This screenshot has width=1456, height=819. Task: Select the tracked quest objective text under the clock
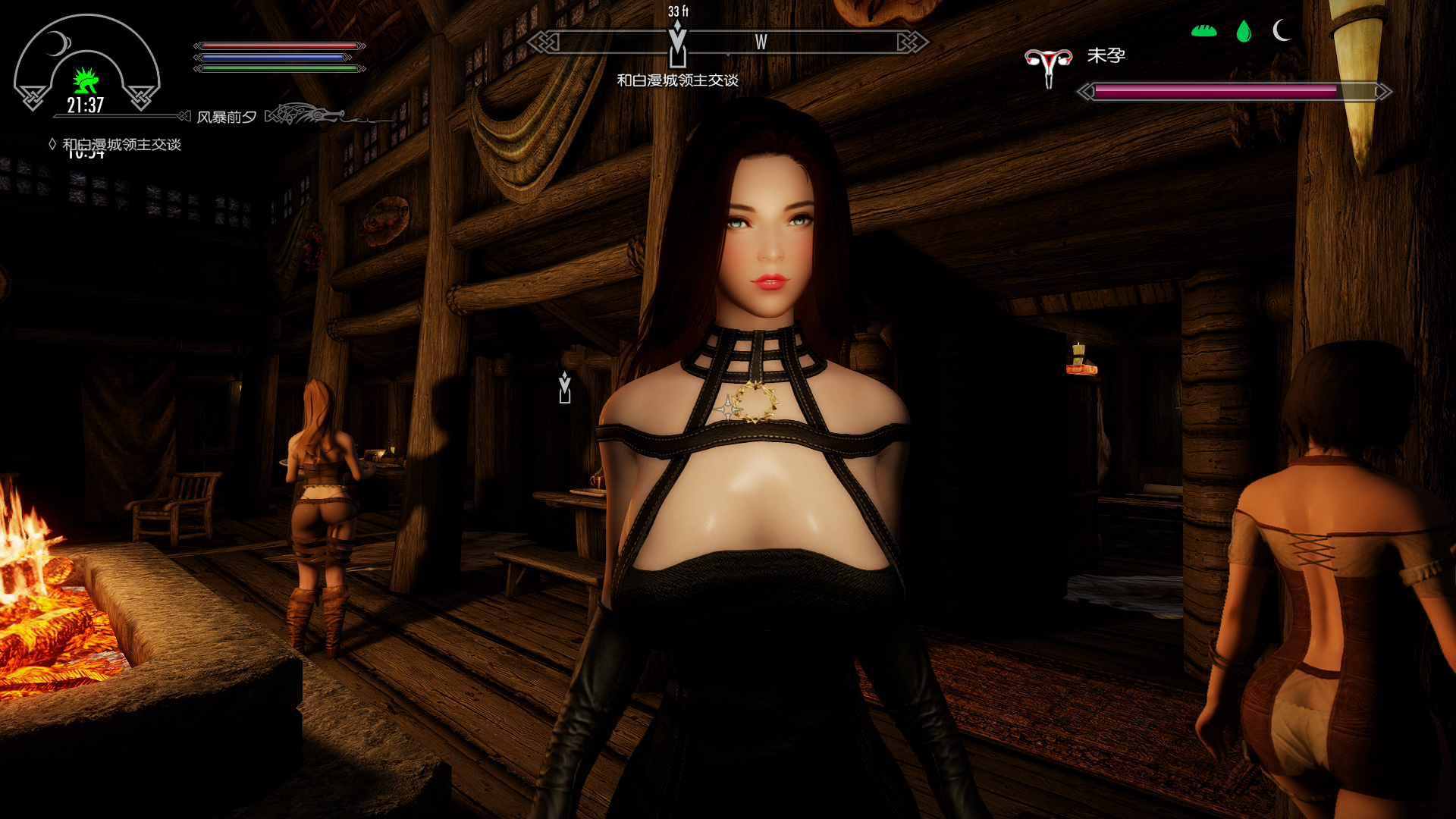coord(121,144)
